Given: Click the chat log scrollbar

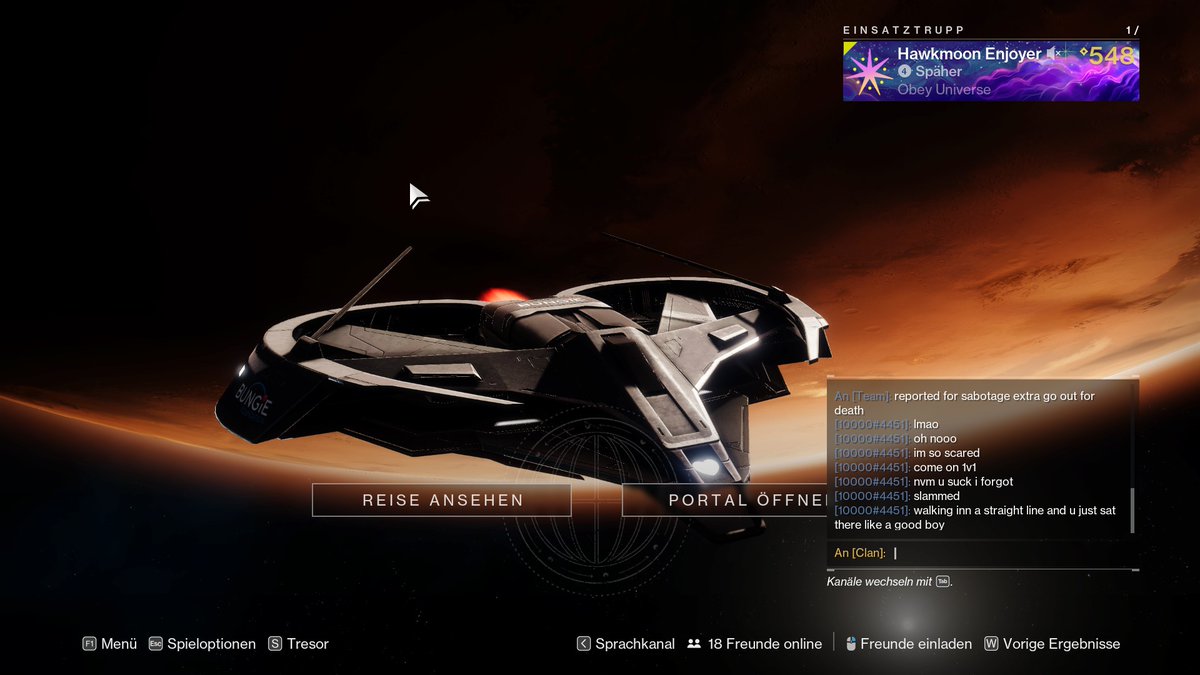Looking at the screenshot, I should point(1133,510).
